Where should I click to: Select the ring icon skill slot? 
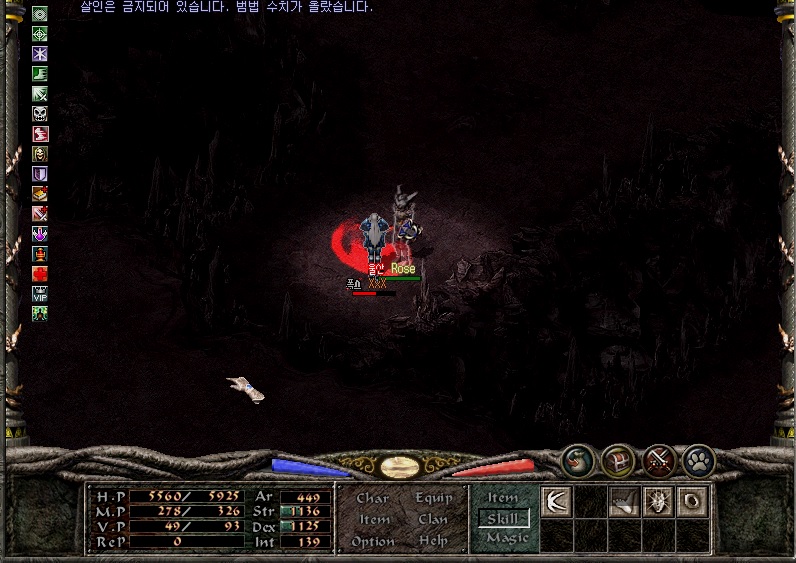point(692,502)
